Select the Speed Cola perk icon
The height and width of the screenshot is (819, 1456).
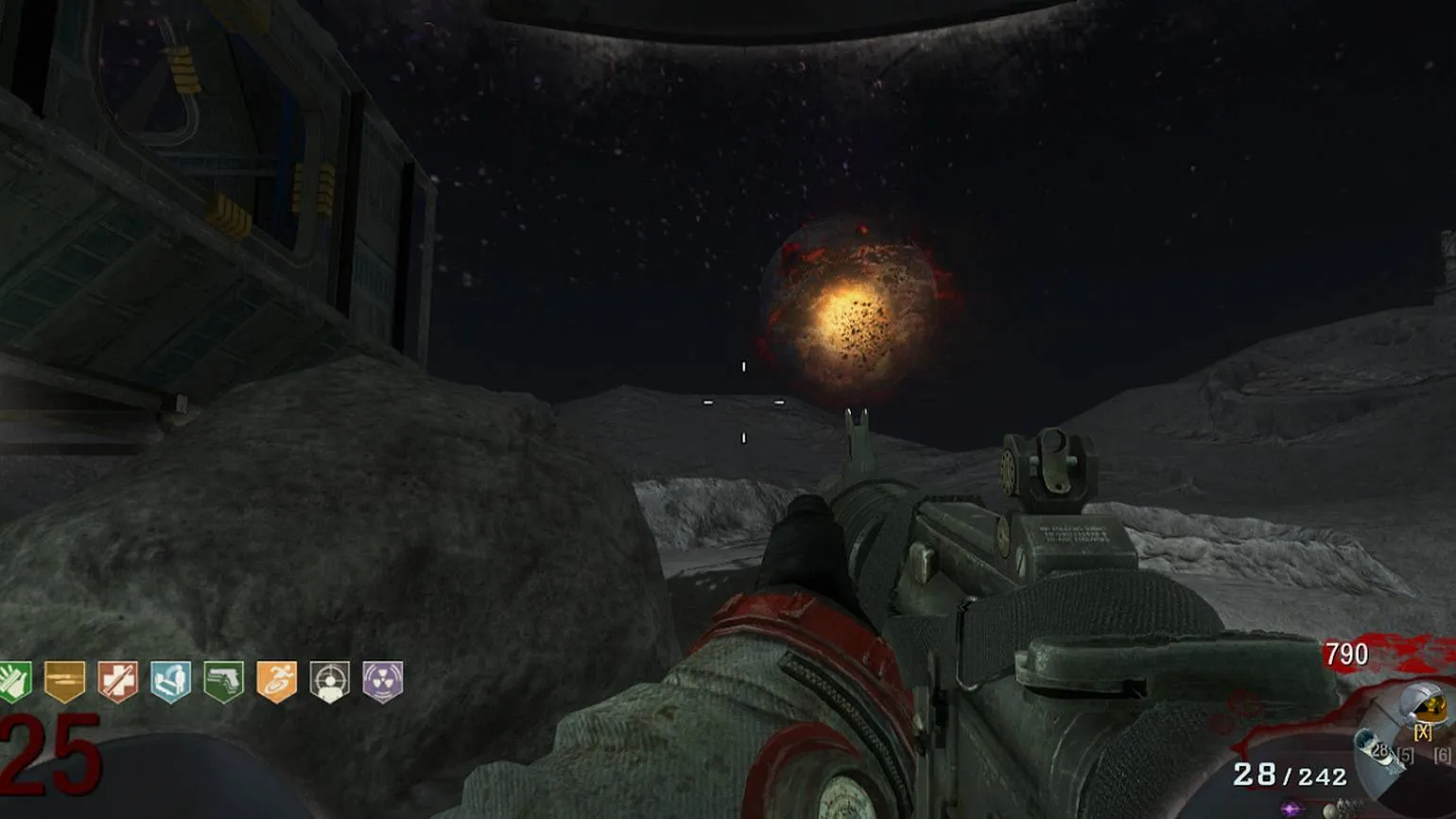(14, 682)
